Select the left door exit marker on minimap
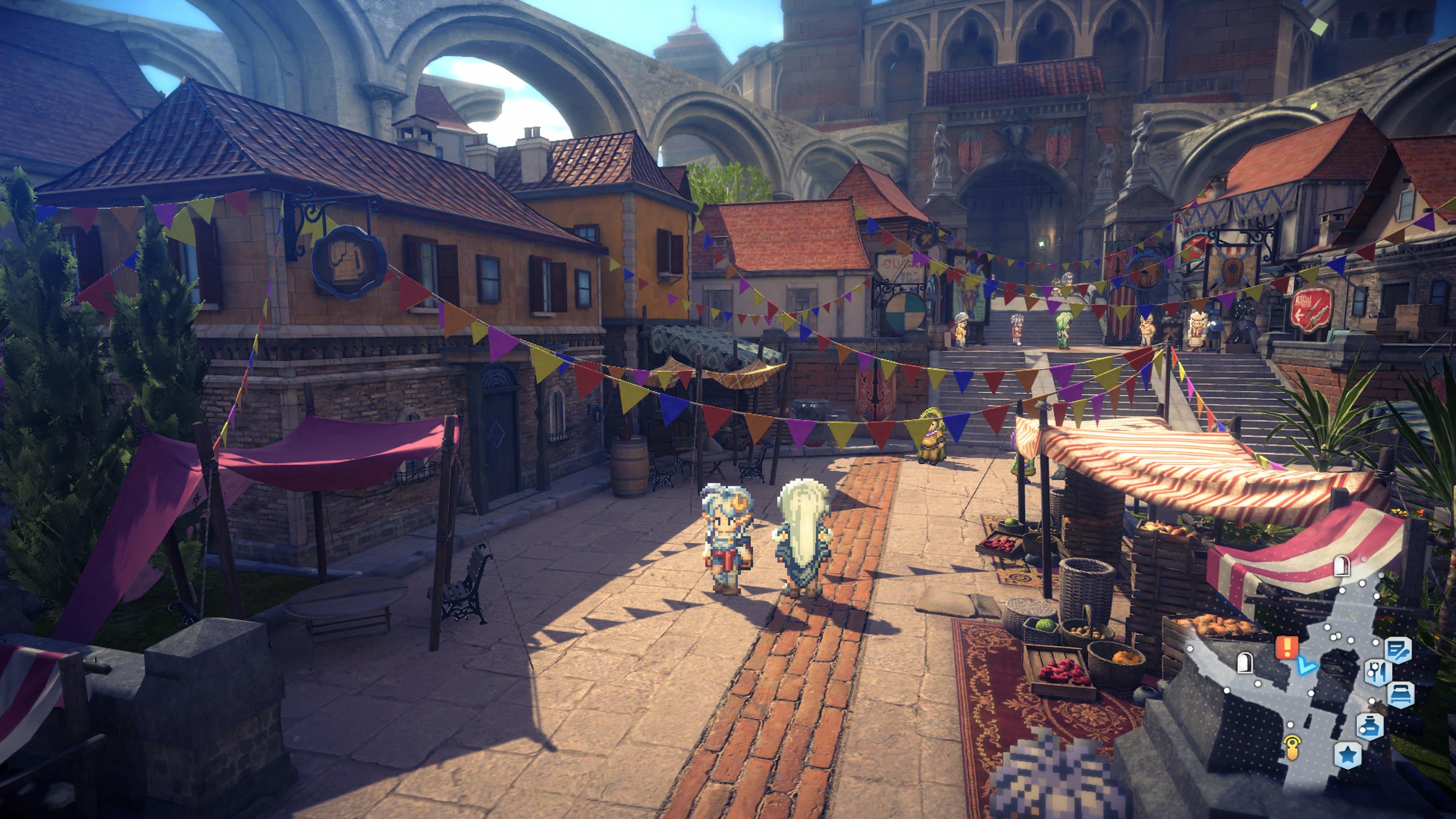 (x=1244, y=662)
